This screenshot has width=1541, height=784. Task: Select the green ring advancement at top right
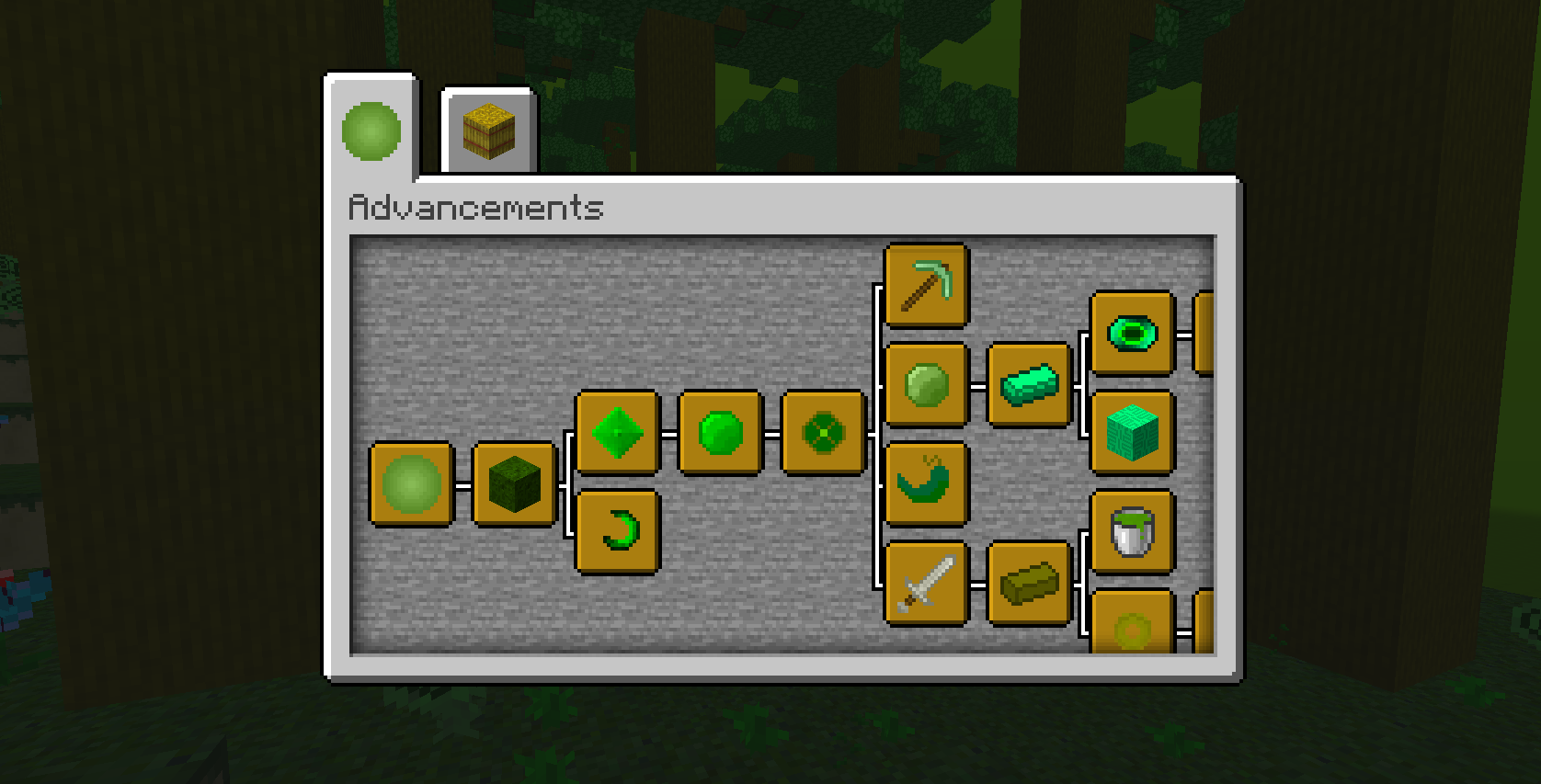click(1131, 334)
